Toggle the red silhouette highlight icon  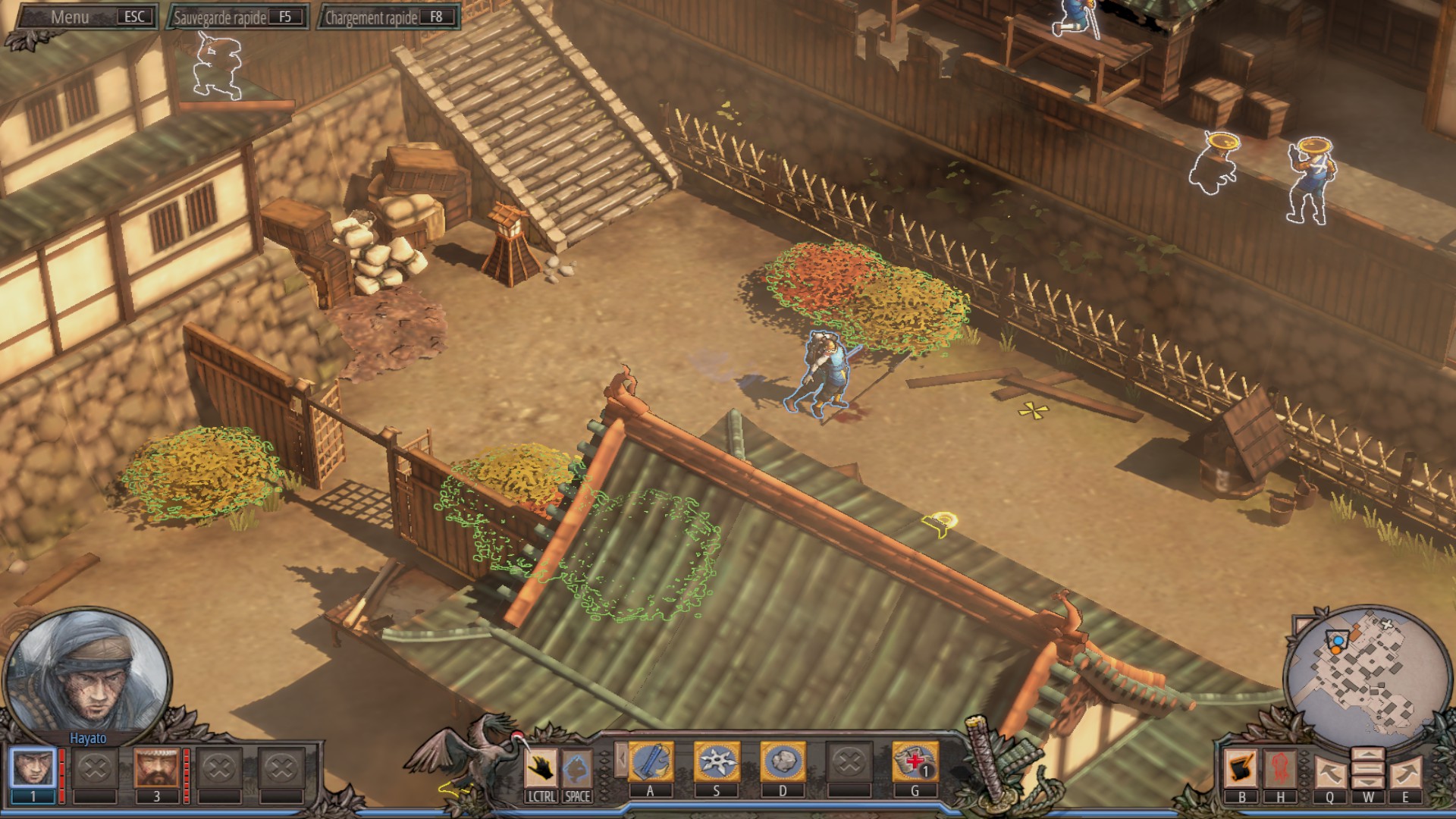pos(1280,769)
